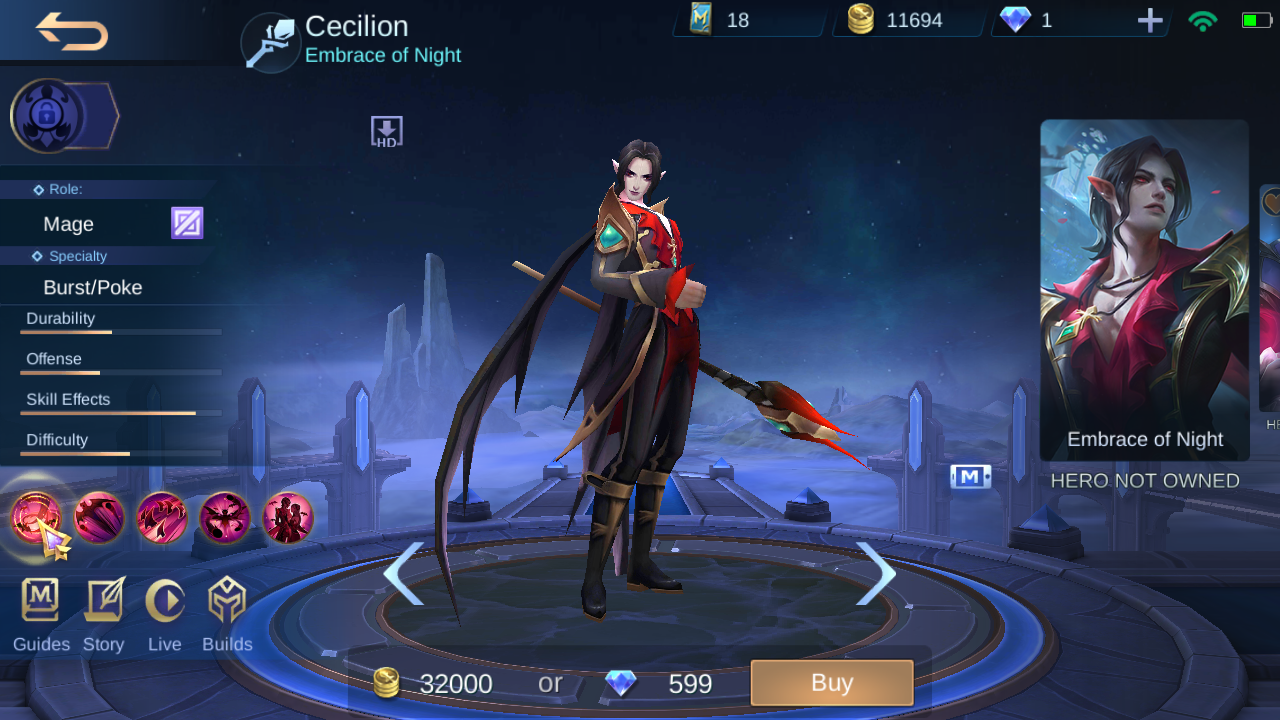Click the M emblem icon near hero
The width and height of the screenshot is (1280, 720).
[x=969, y=476]
